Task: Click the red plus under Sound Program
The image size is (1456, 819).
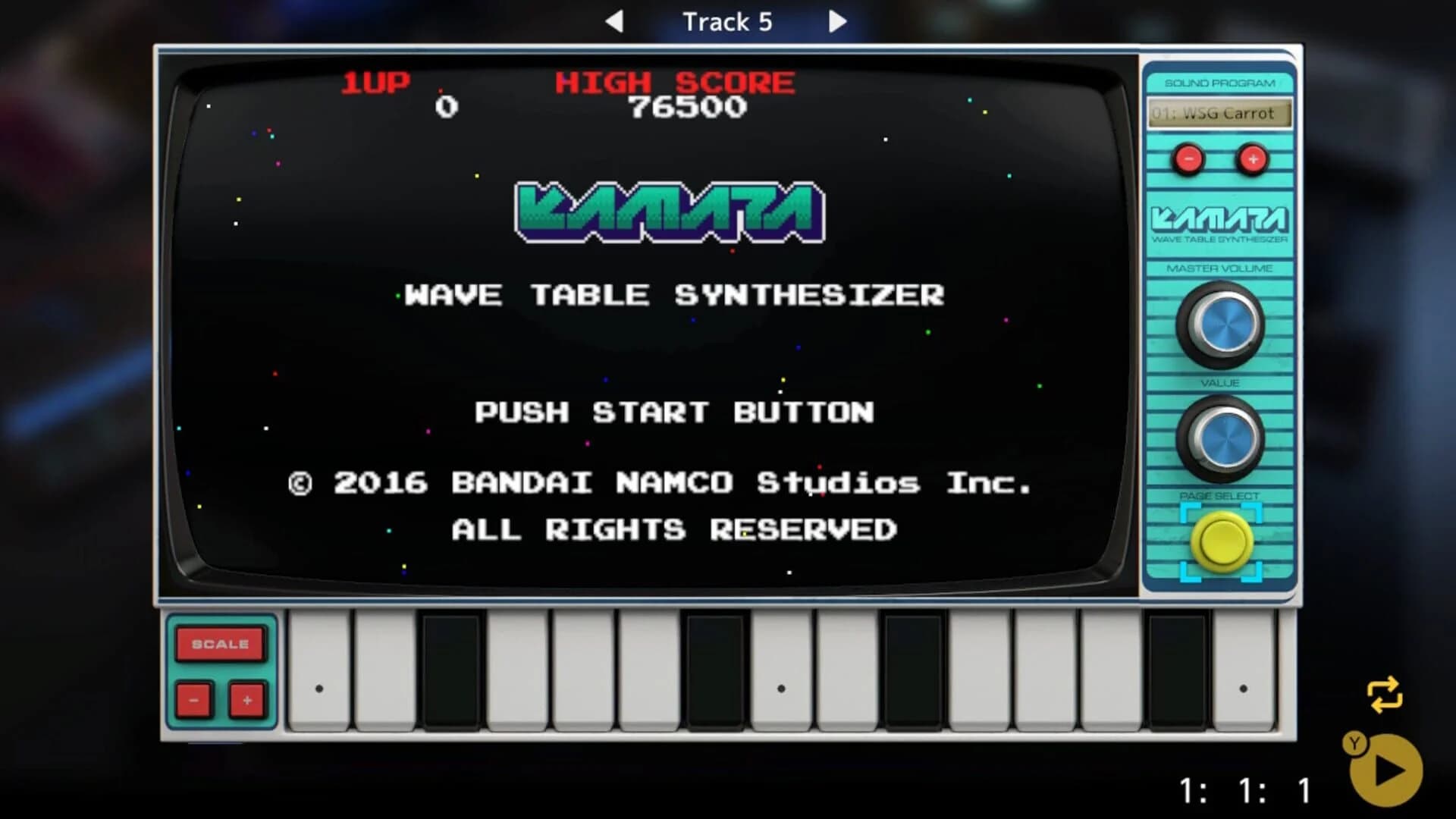Action: click(1253, 160)
